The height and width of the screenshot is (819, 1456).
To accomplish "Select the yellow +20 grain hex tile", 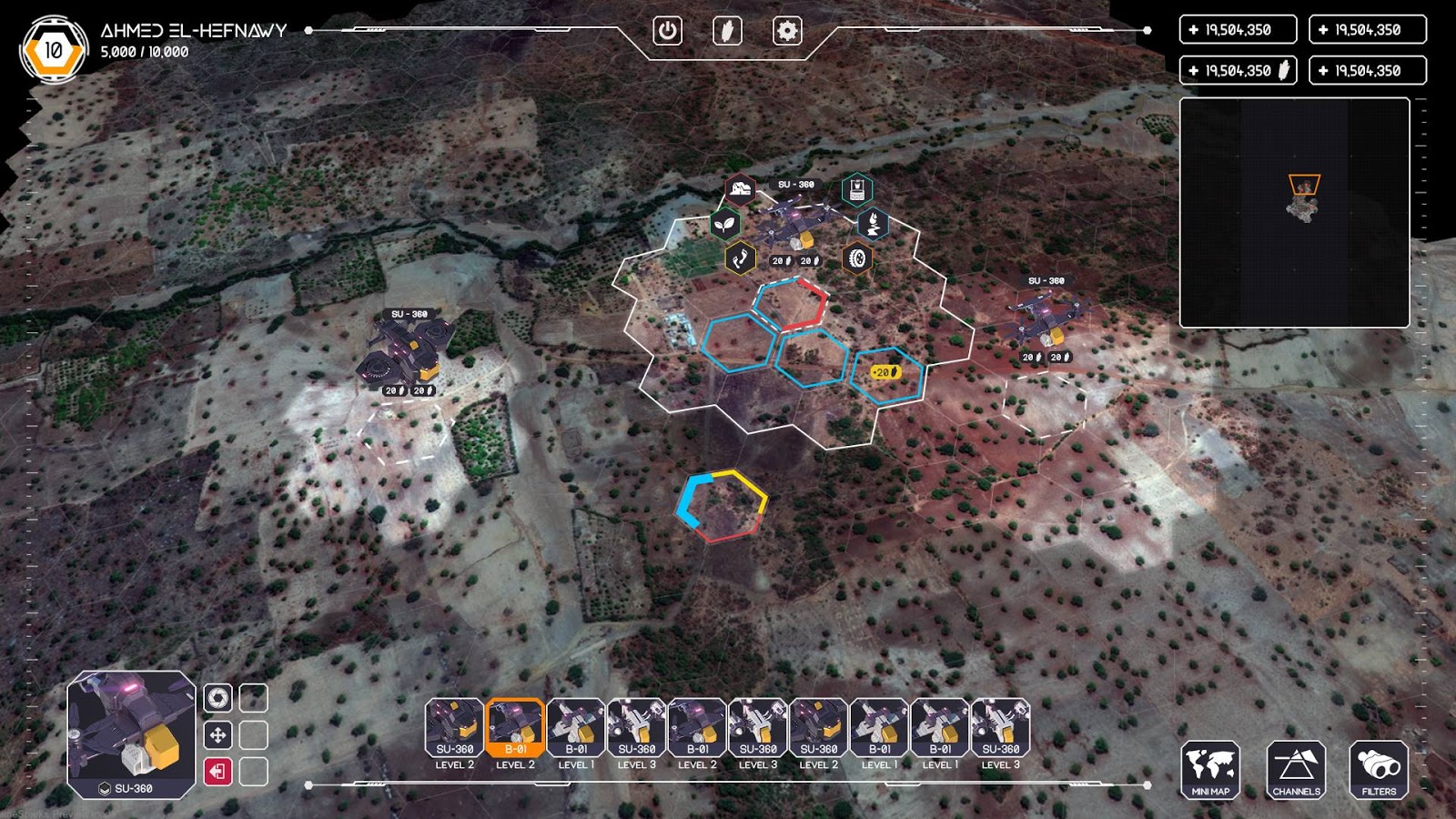I will [886, 374].
